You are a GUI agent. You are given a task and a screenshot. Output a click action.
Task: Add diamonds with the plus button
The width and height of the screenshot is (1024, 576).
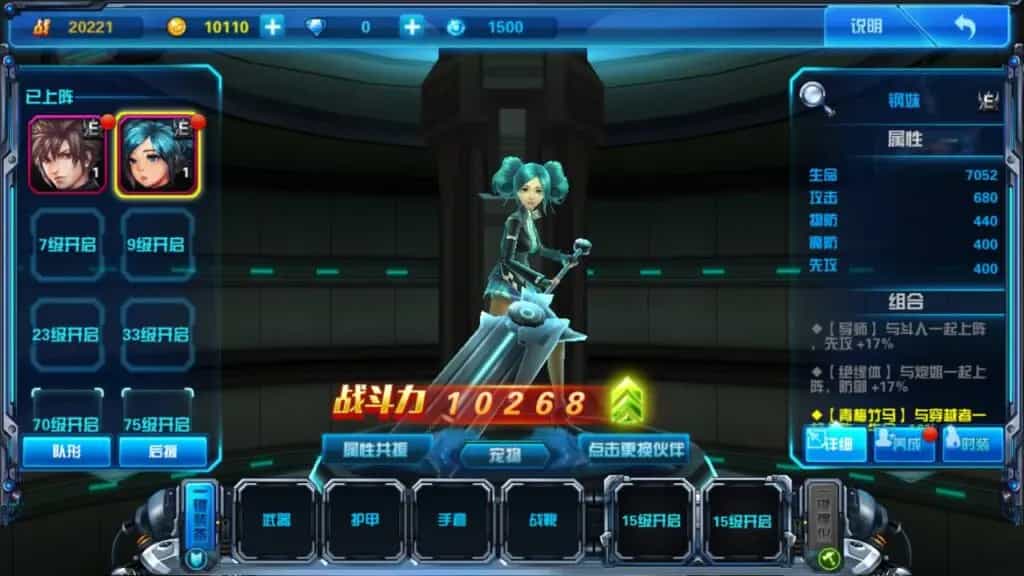[x=411, y=27]
